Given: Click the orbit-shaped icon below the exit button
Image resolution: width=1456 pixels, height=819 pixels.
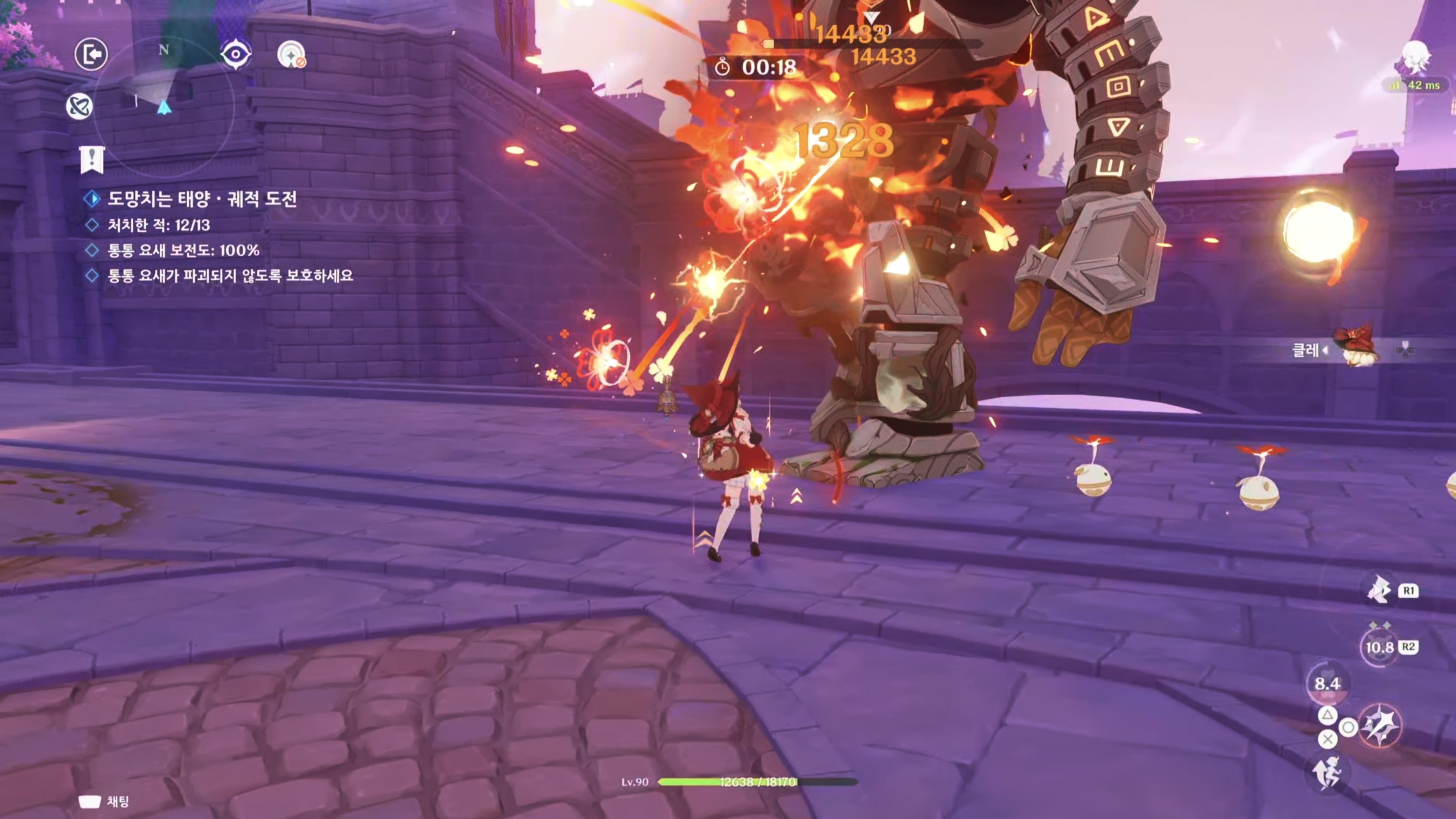Looking at the screenshot, I should click(79, 106).
